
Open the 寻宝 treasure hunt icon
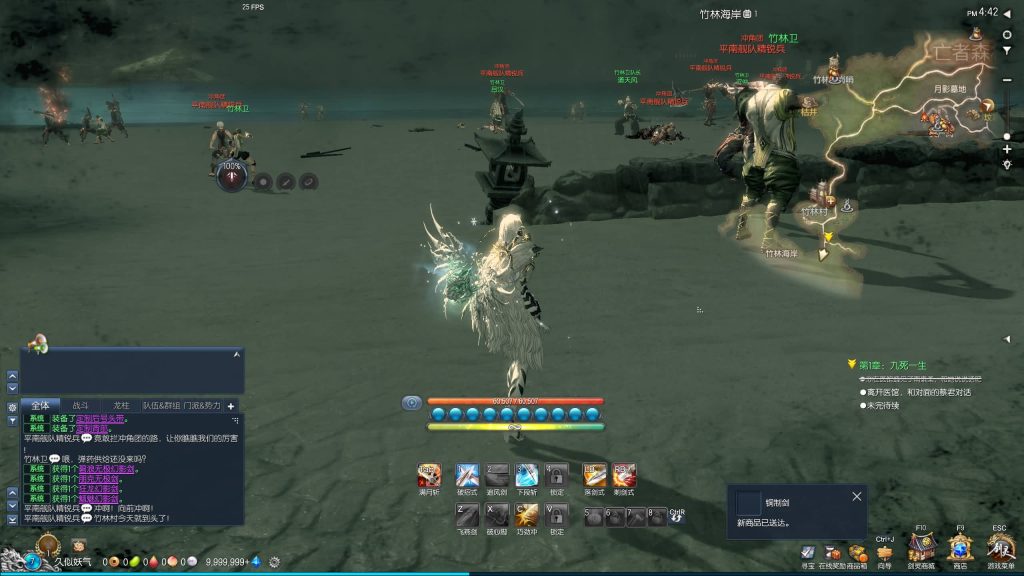pyautogui.click(x=807, y=554)
